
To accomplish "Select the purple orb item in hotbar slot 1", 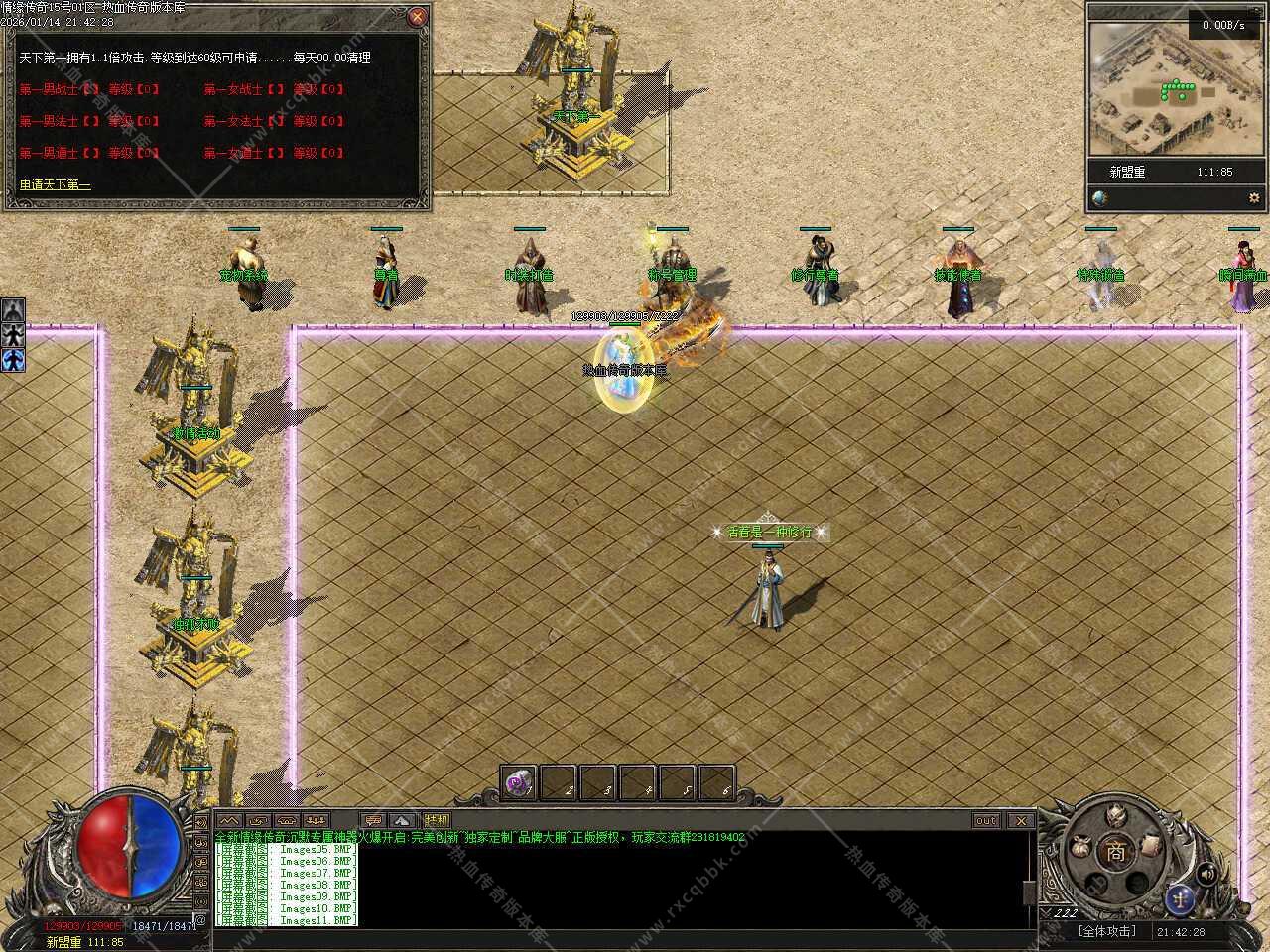I will point(517,783).
